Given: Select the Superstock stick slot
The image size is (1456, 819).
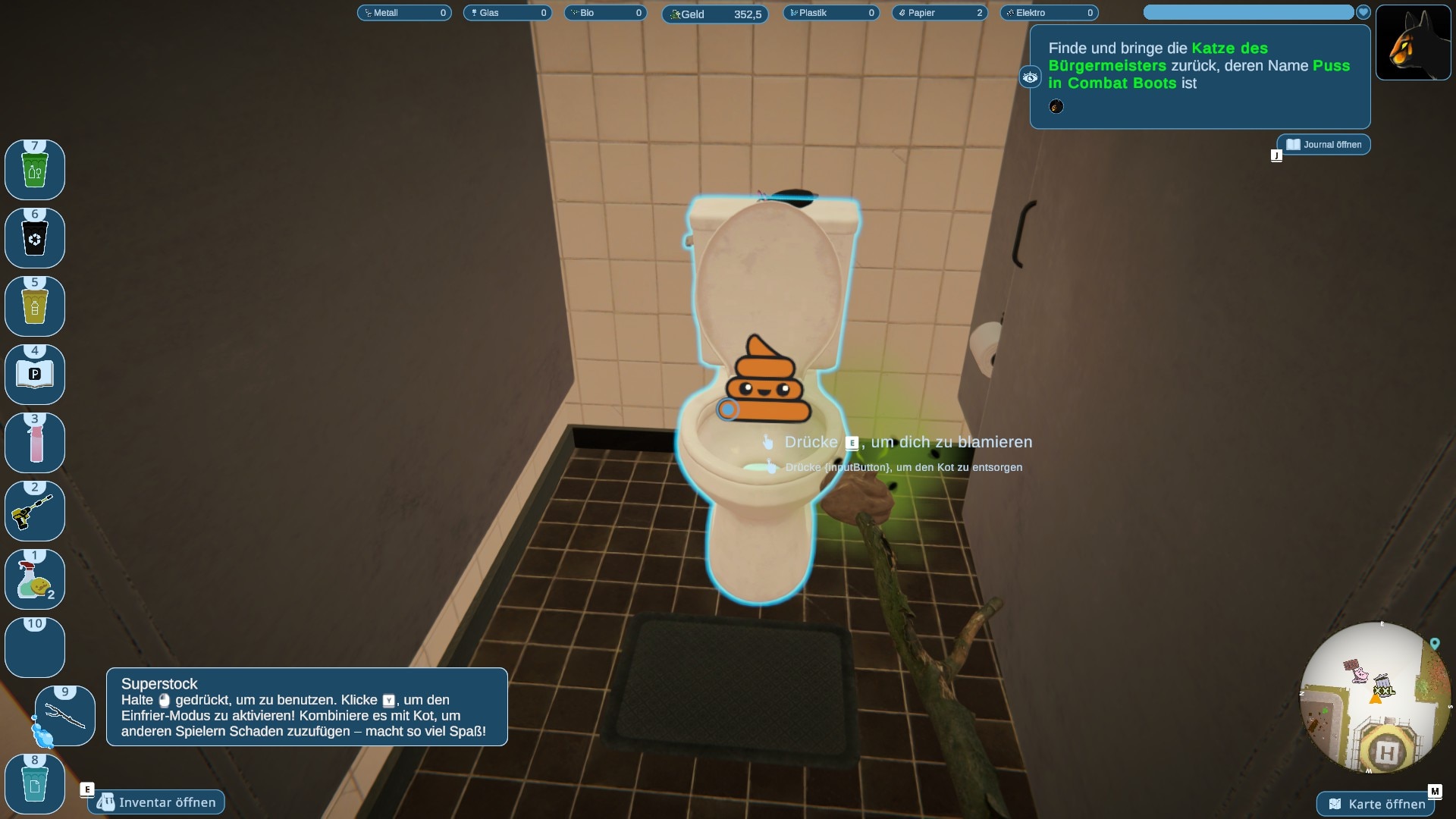Looking at the screenshot, I should tap(65, 717).
